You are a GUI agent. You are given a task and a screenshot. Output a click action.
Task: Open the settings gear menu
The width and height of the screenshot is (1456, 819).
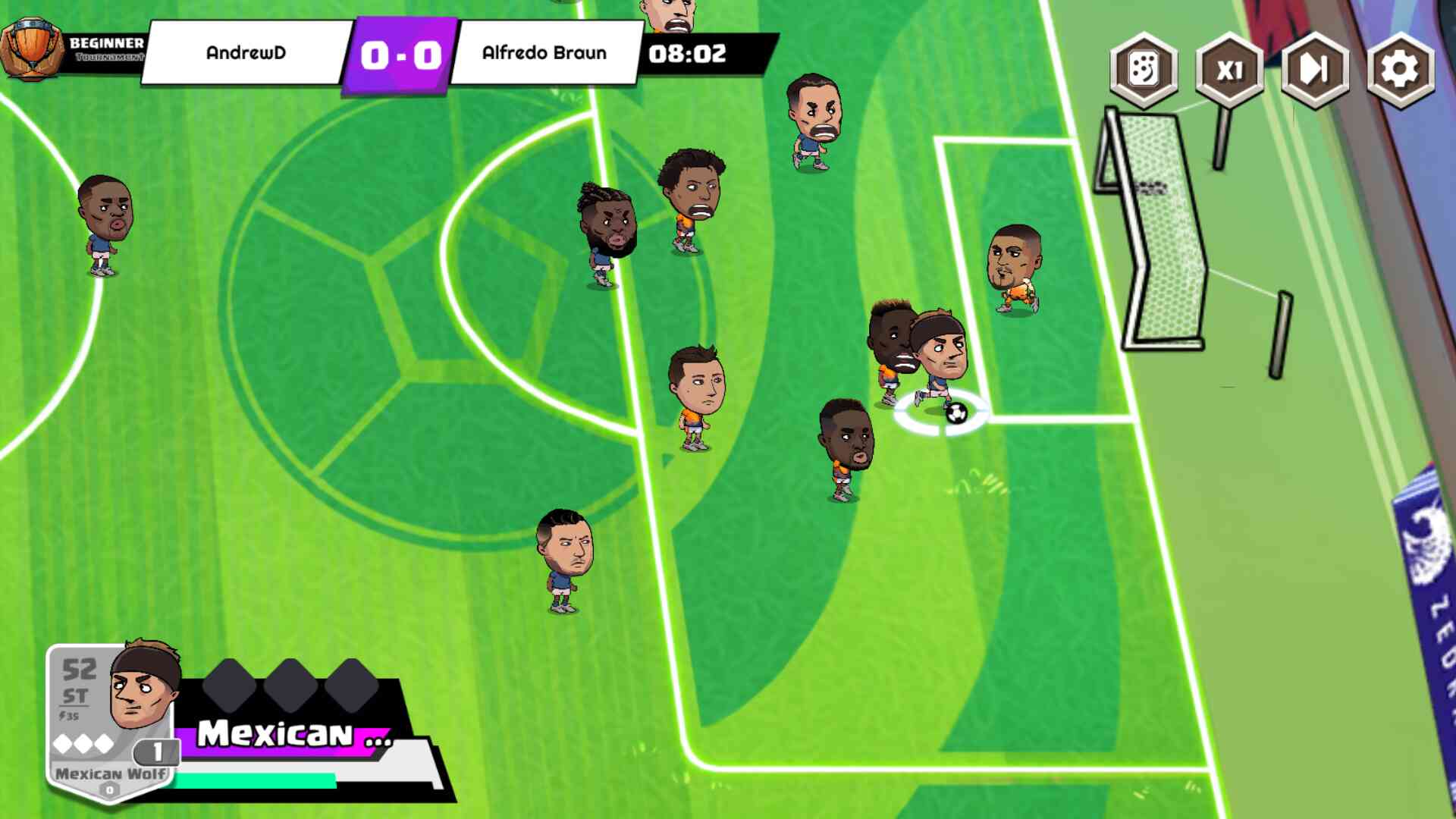tap(1400, 70)
